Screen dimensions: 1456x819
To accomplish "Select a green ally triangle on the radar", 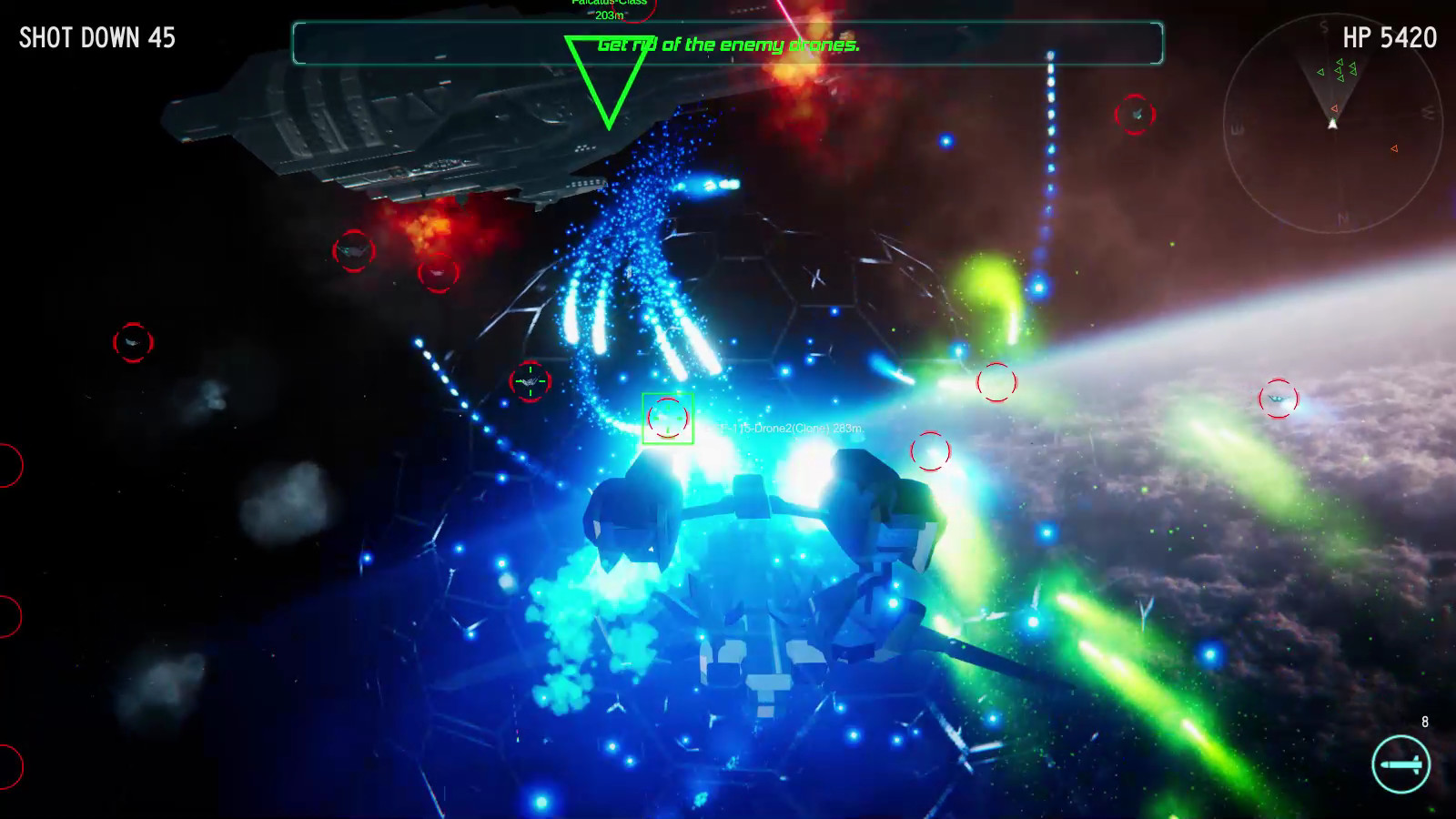I will tap(1340, 62).
